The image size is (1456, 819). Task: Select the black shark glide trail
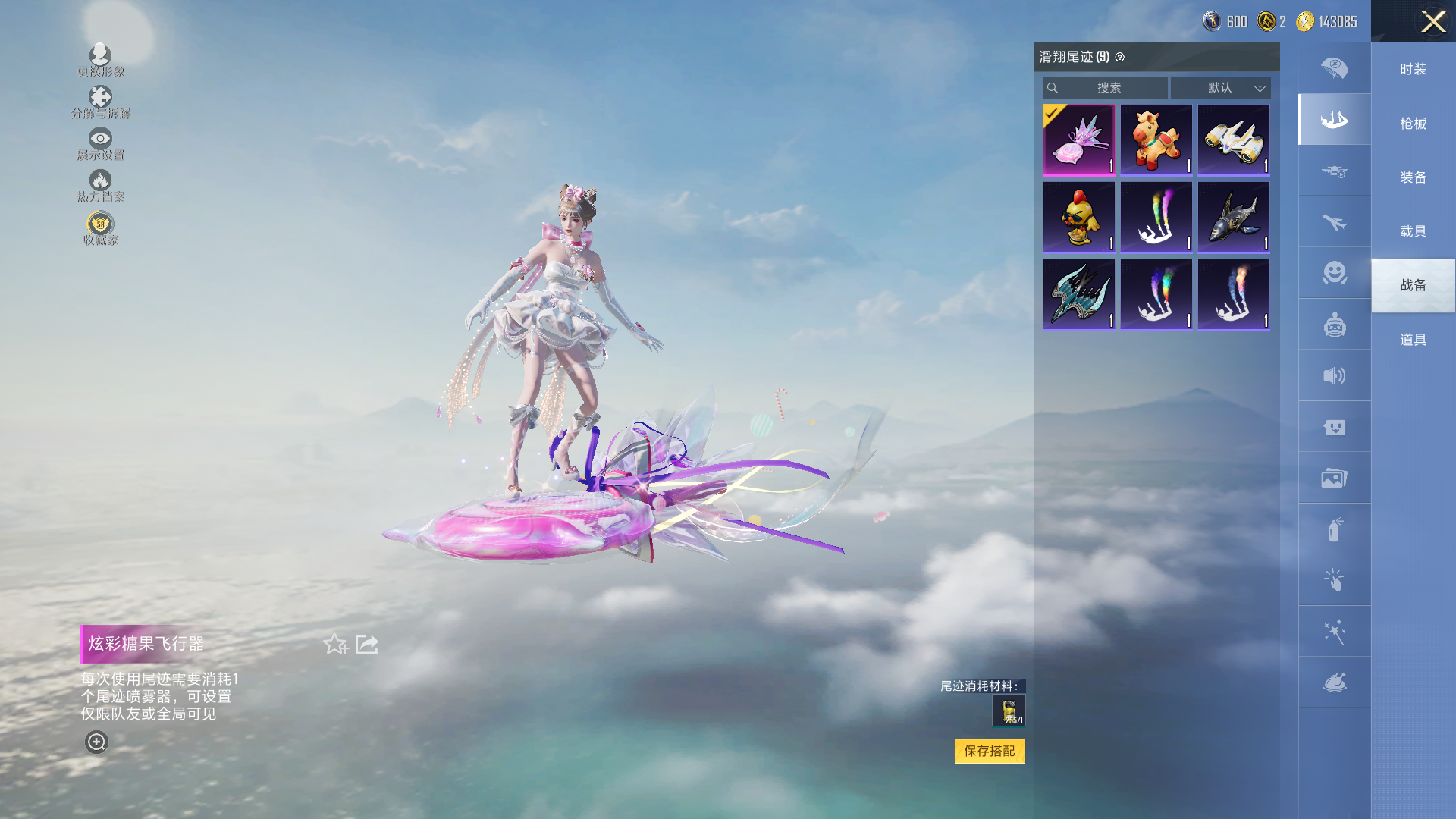(1233, 218)
